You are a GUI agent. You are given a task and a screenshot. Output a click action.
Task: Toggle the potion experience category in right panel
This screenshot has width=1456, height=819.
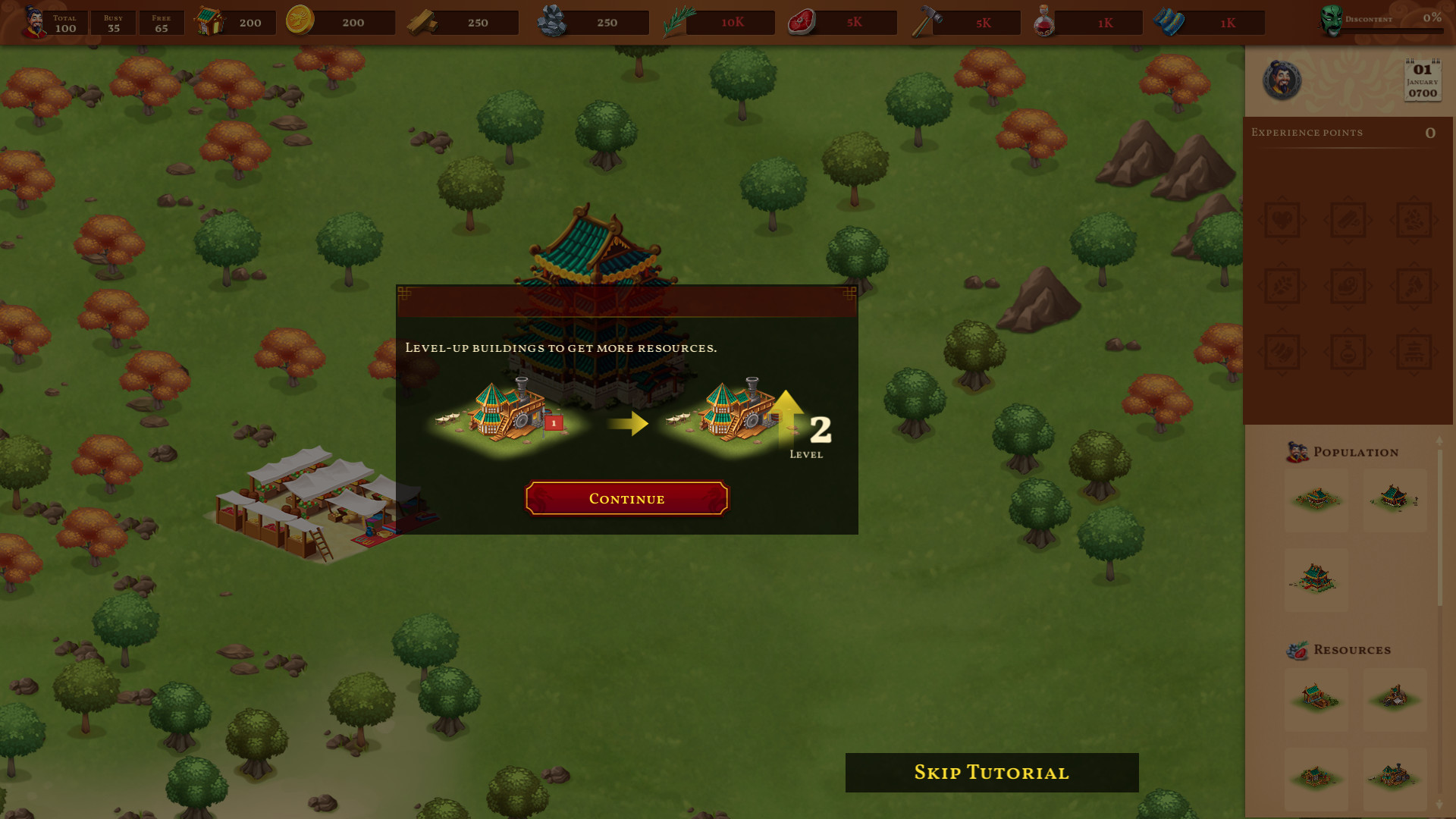pyautogui.click(x=1348, y=350)
